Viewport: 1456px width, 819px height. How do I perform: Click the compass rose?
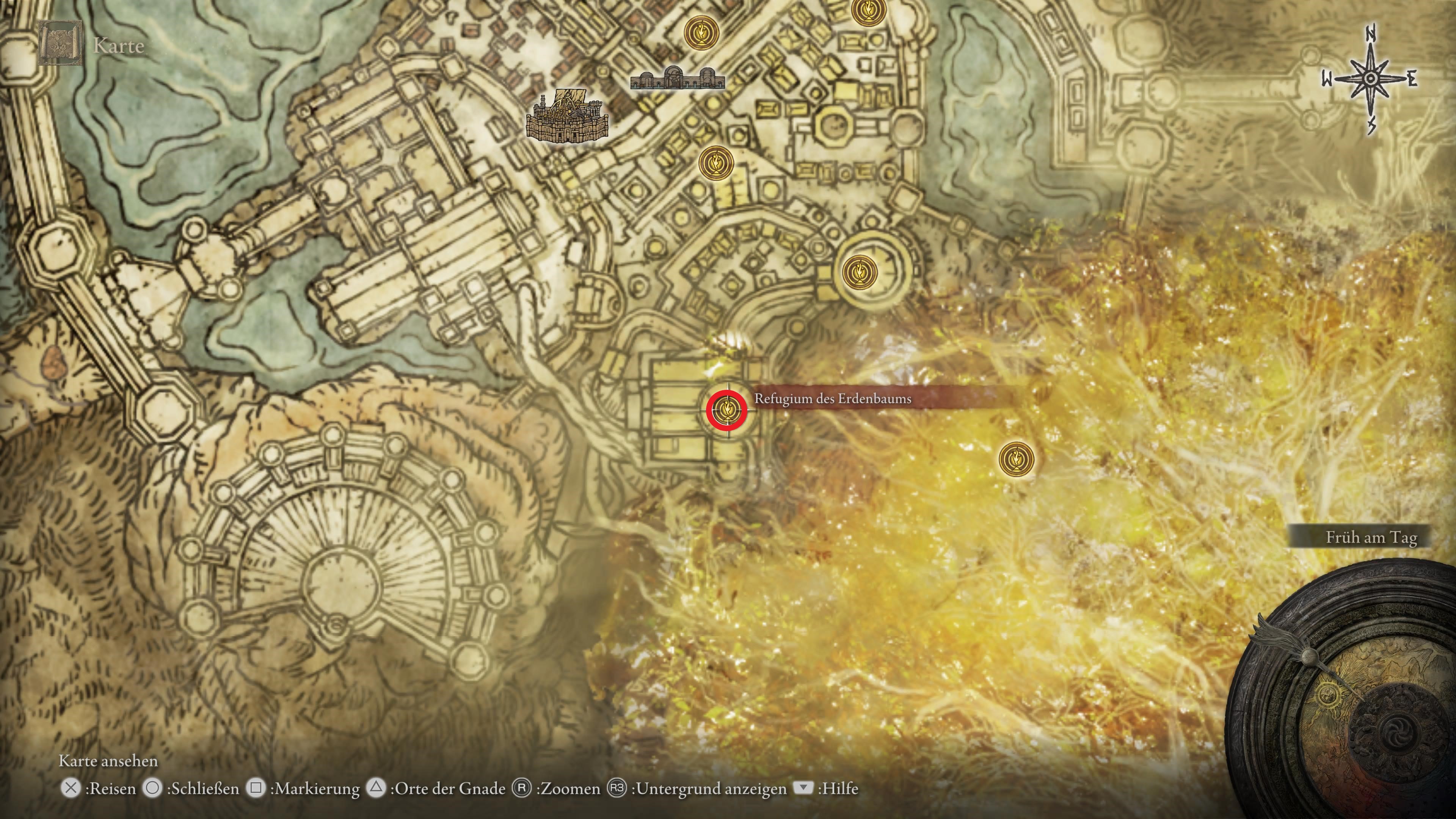[1370, 80]
